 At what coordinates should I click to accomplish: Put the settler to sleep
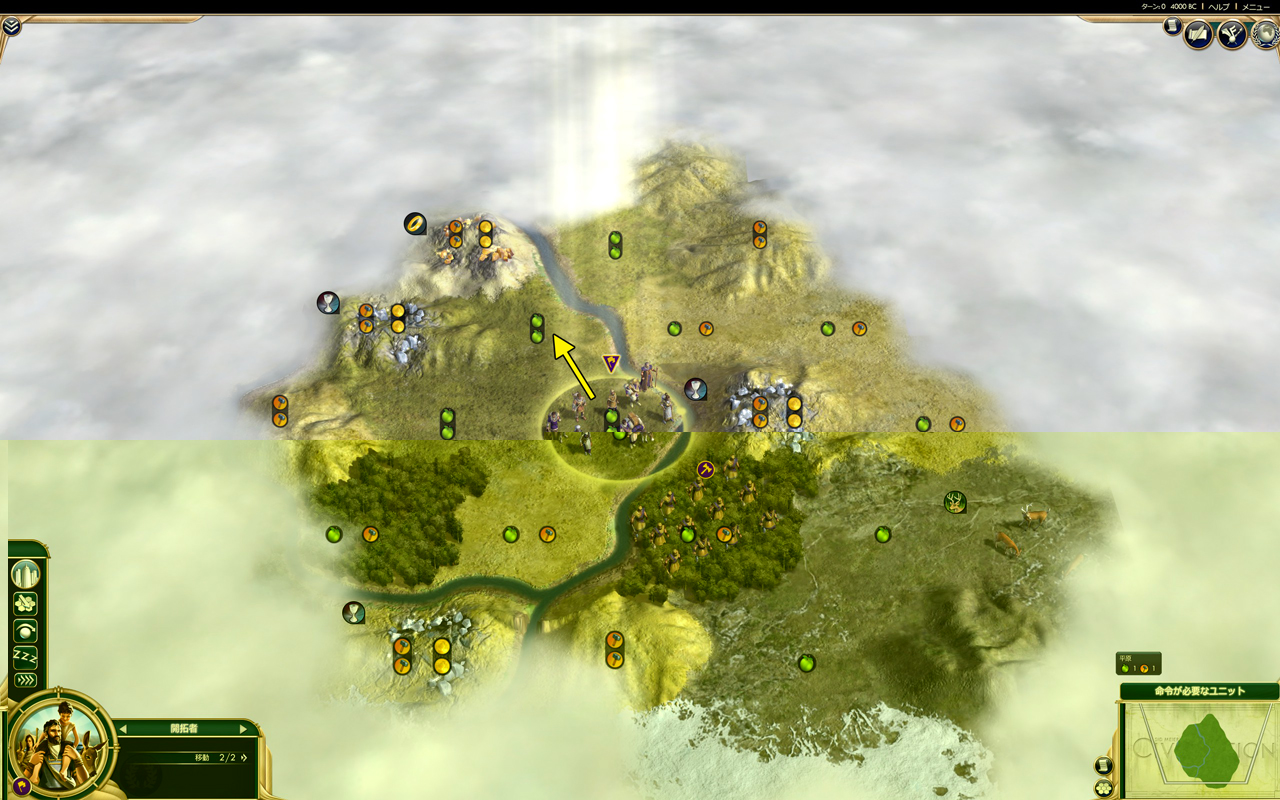coord(25,656)
